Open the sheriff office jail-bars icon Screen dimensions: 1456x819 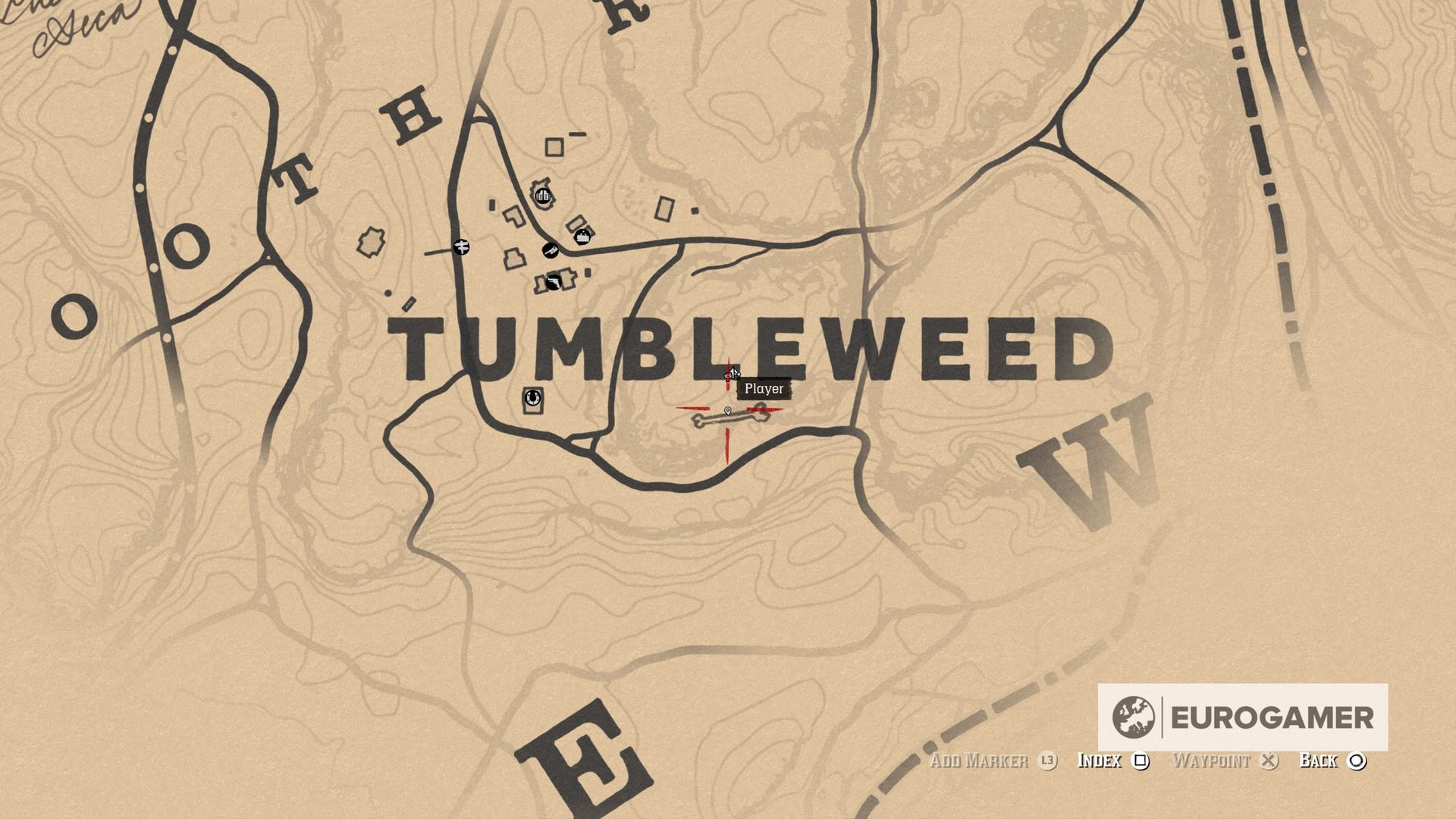tap(543, 195)
